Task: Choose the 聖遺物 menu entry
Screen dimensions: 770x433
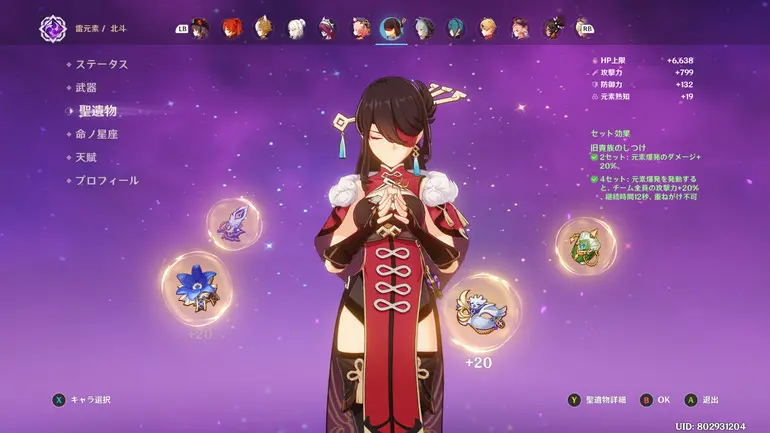Action: point(97,110)
